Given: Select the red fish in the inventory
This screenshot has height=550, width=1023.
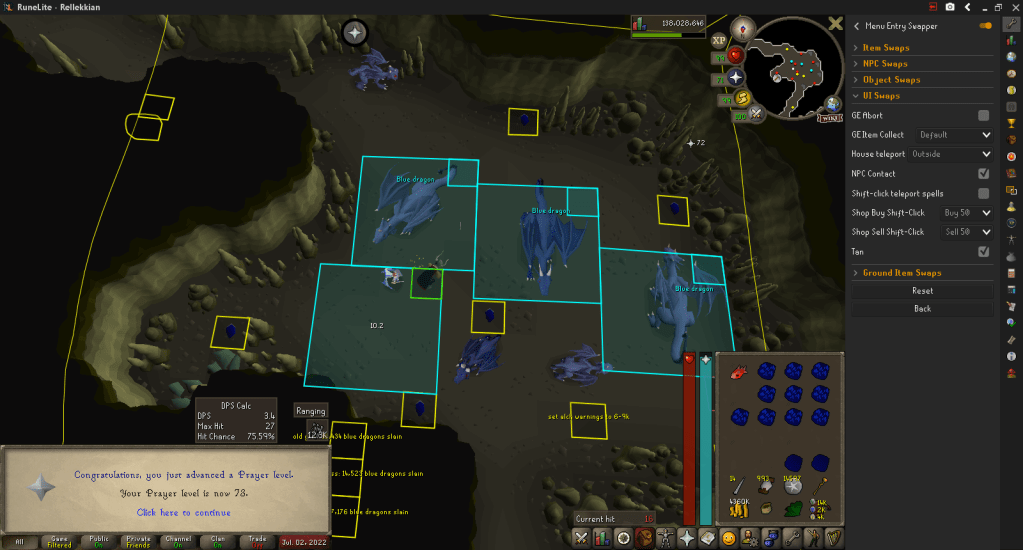Looking at the screenshot, I should click(x=738, y=372).
